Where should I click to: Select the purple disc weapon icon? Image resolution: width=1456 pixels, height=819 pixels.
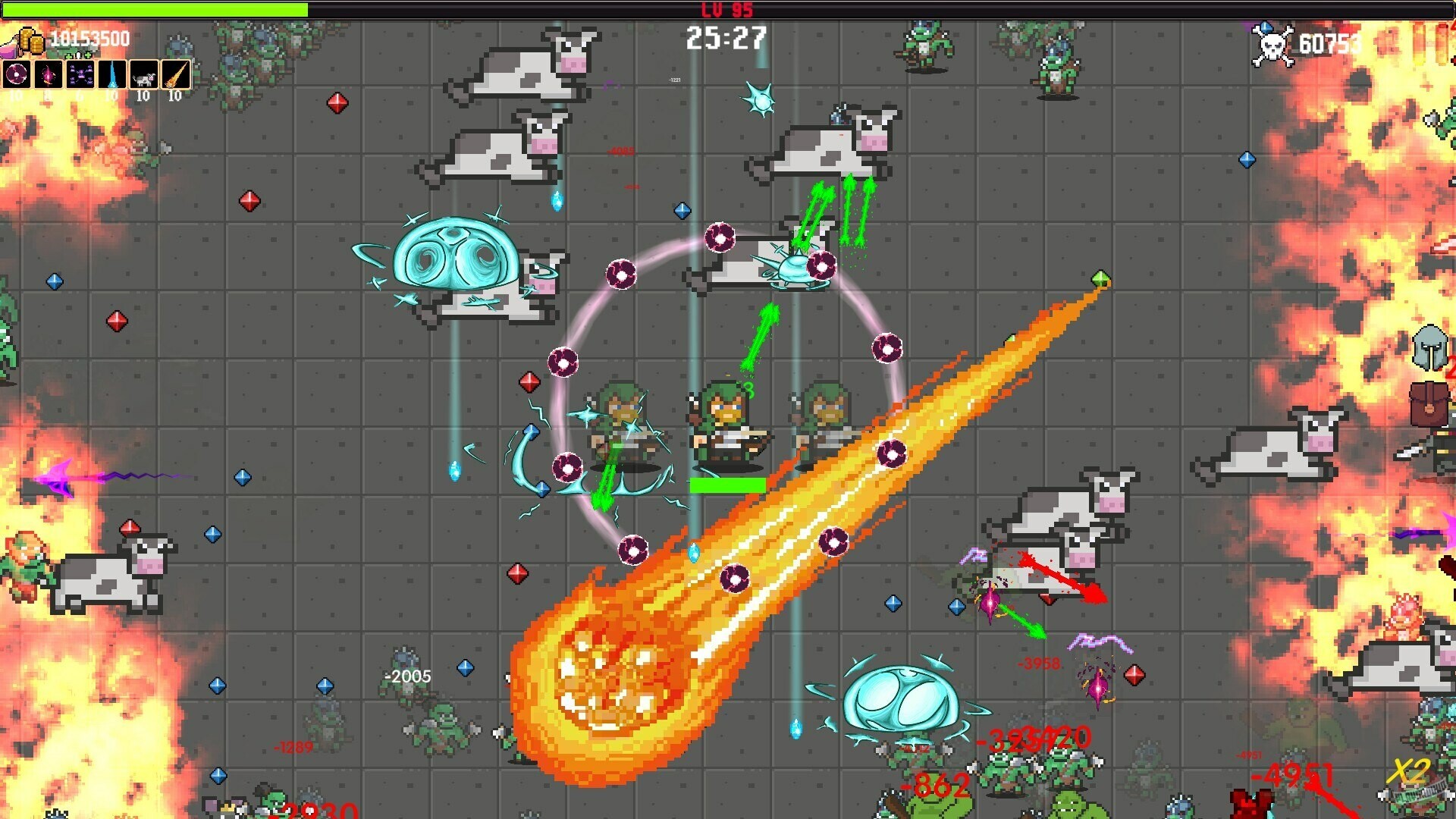17,74
